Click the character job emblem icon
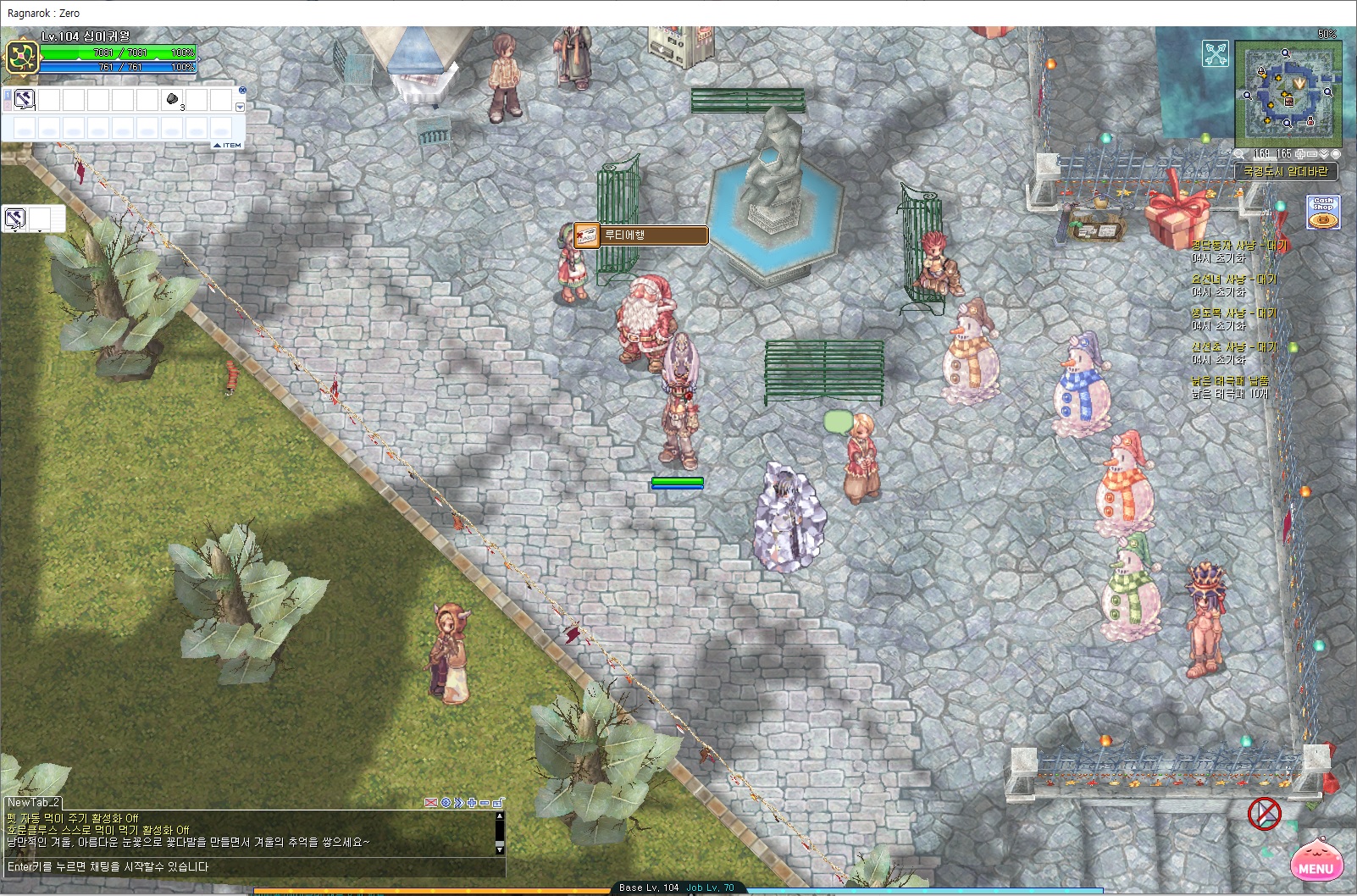The image size is (1357, 896). [19, 57]
